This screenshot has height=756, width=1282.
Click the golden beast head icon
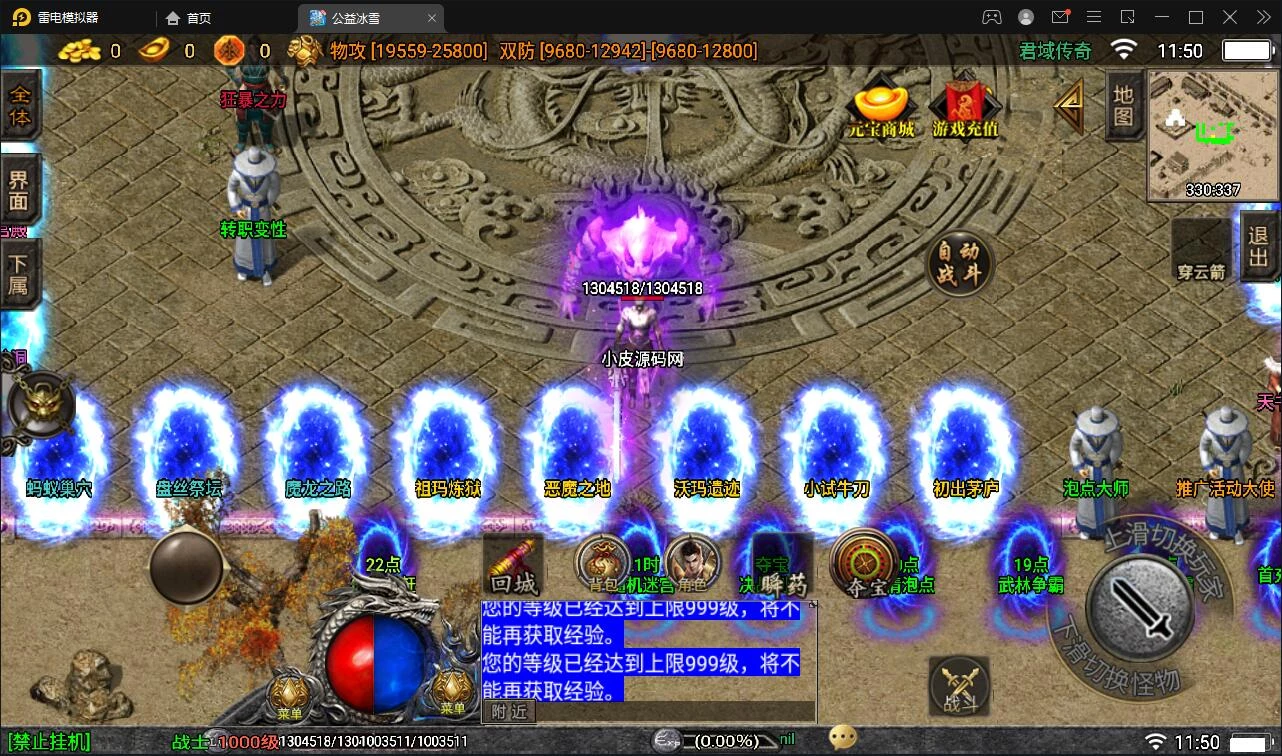pyautogui.click(x=42, y=405)
